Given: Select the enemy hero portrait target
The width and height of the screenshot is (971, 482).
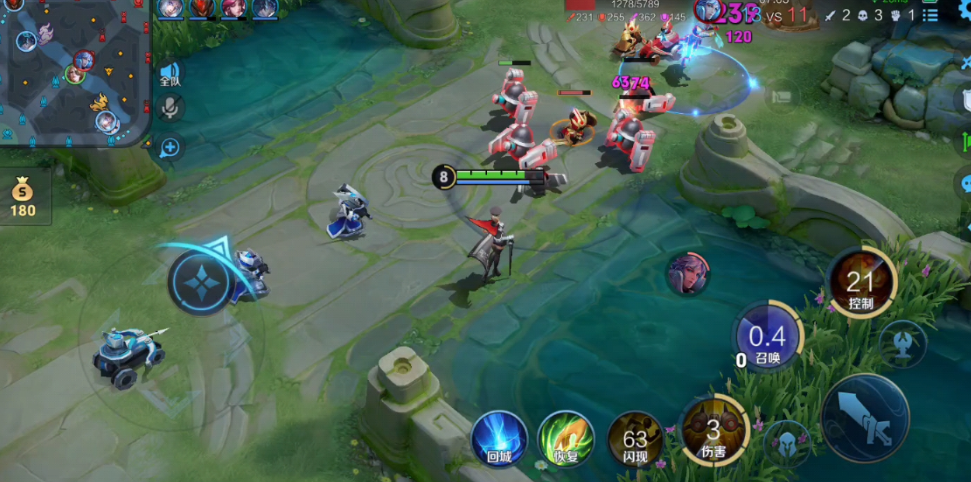Looking at the screenshot, I should (688, 273).
